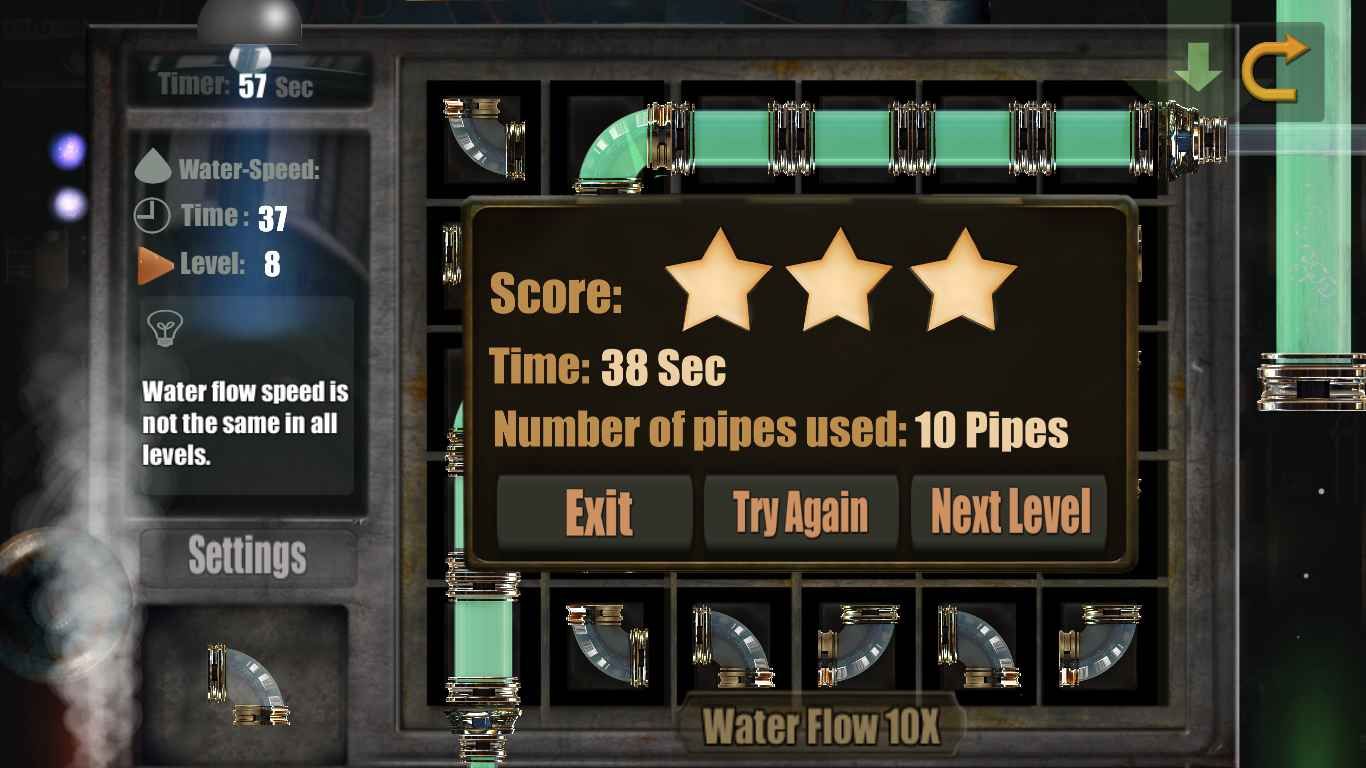Exit the level via the Exit button
Viewport: 1366px width, 768px height.
click(x=596, y=513)
